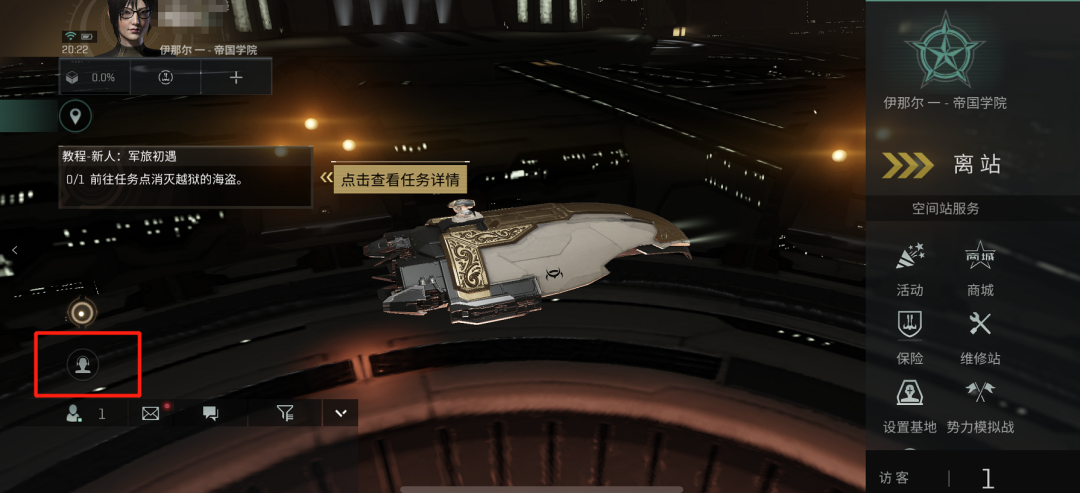Open the mail envelope icon

coord(151,413)
